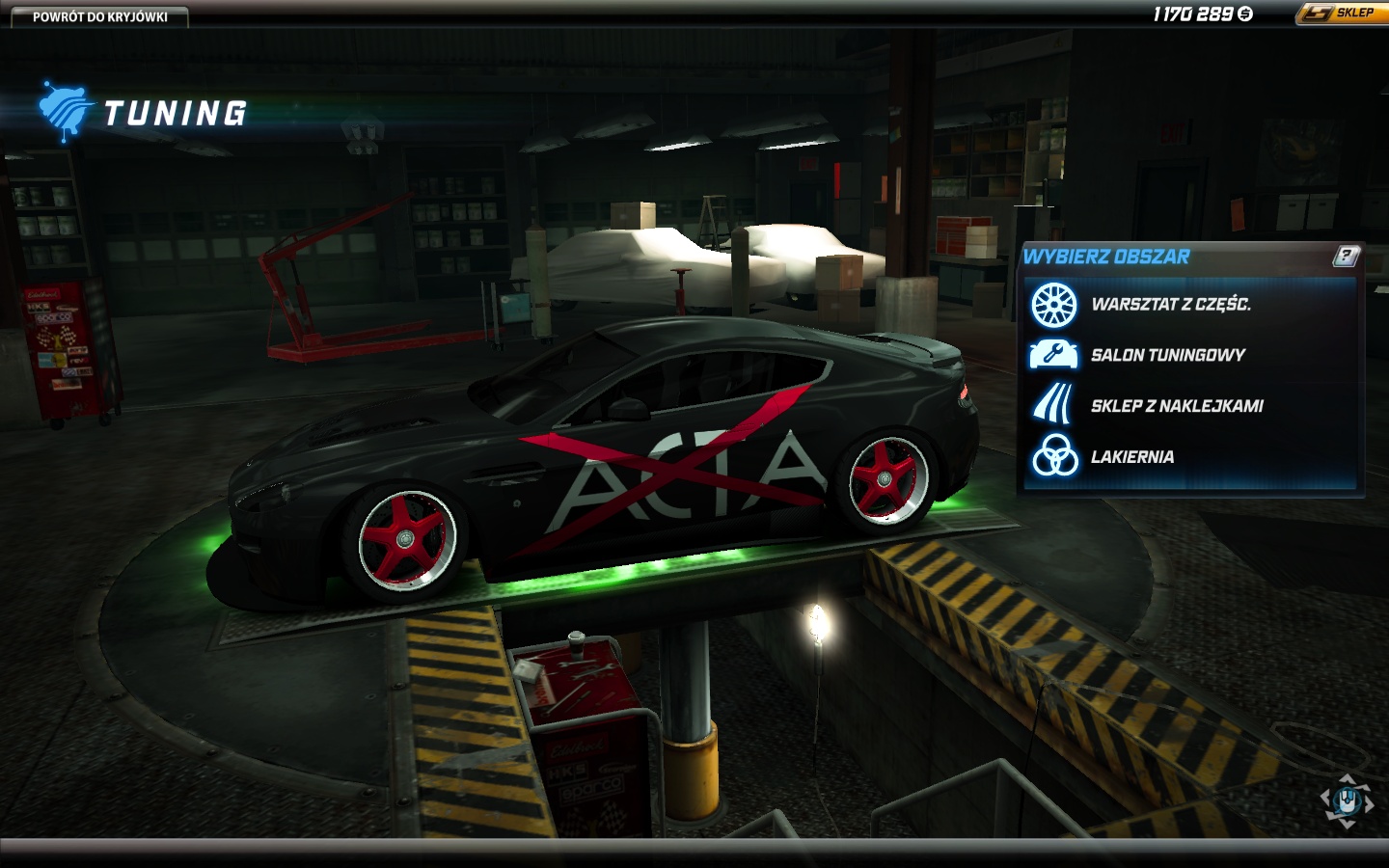Enter the Lakiernia paint shop
The height and width of the screenshot is (868, 1389).
click(x=1131, y=457)
